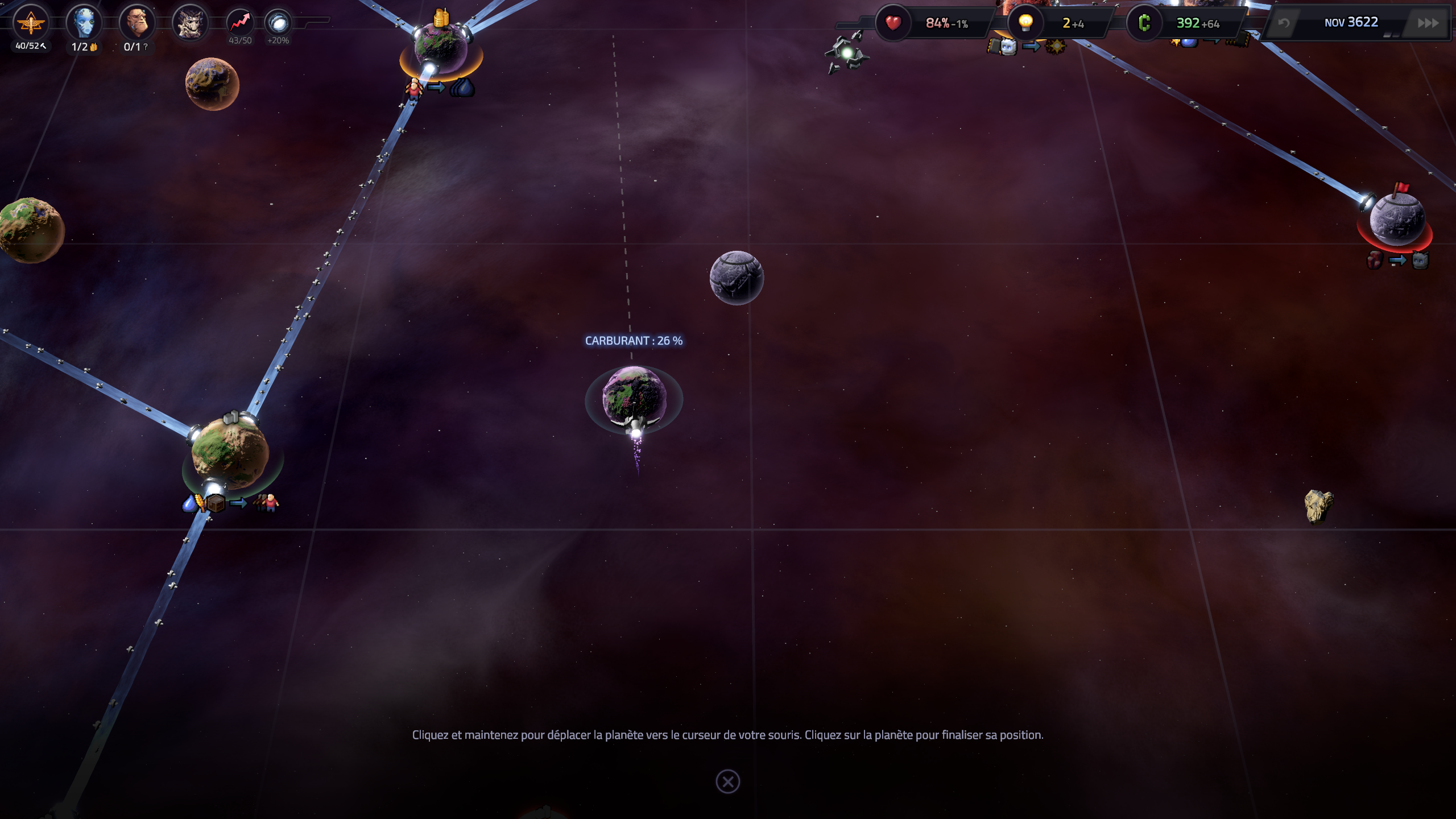Select the bald tan alien council portrait
1456x819 pixels.
click(137, 23)
